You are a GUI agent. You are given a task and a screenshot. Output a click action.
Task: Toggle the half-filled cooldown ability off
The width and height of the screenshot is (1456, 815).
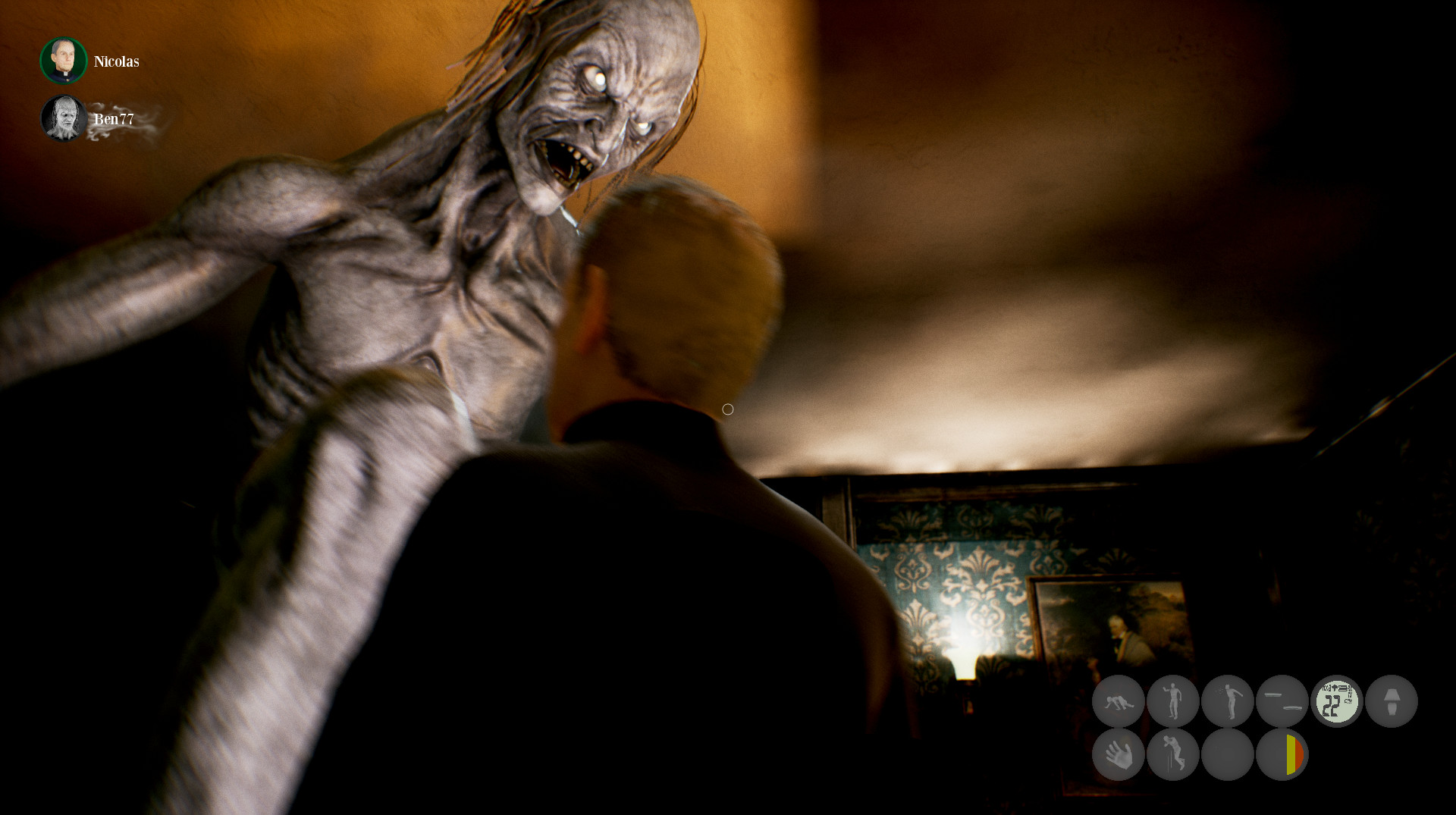(x=1283, y=755)
